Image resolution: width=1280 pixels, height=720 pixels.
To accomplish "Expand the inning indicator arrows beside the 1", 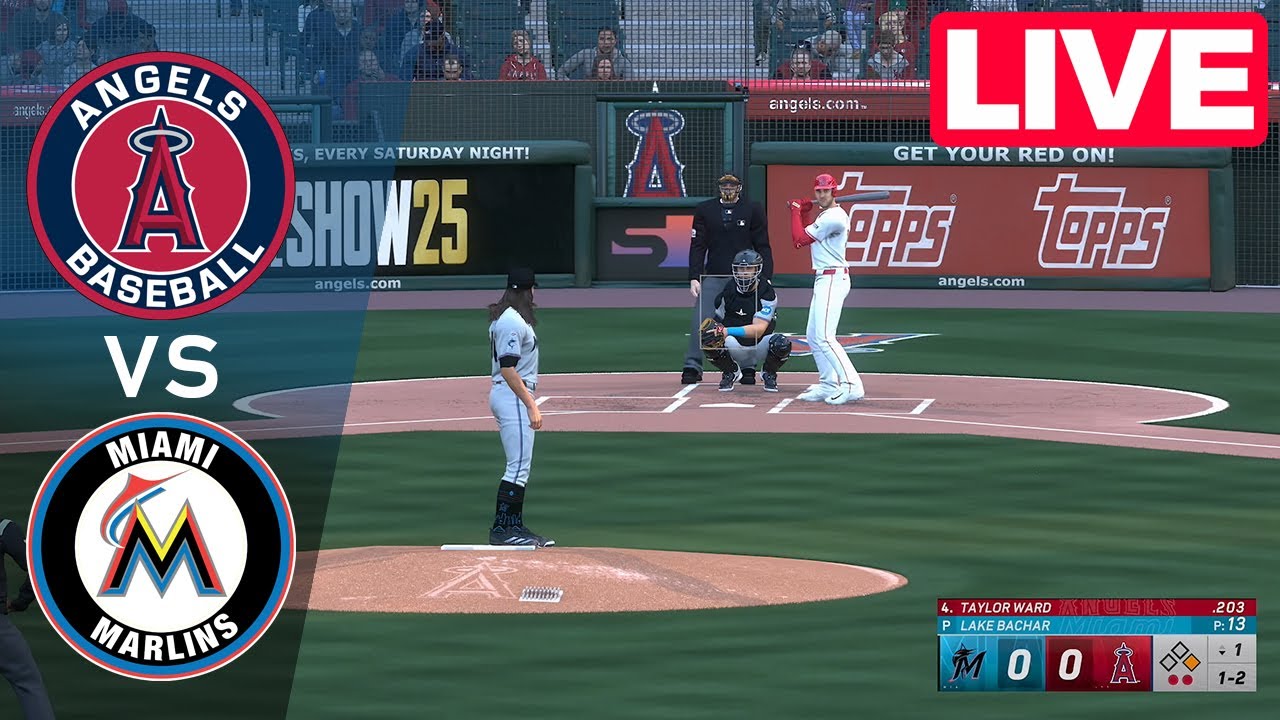I will (1223, 651).
